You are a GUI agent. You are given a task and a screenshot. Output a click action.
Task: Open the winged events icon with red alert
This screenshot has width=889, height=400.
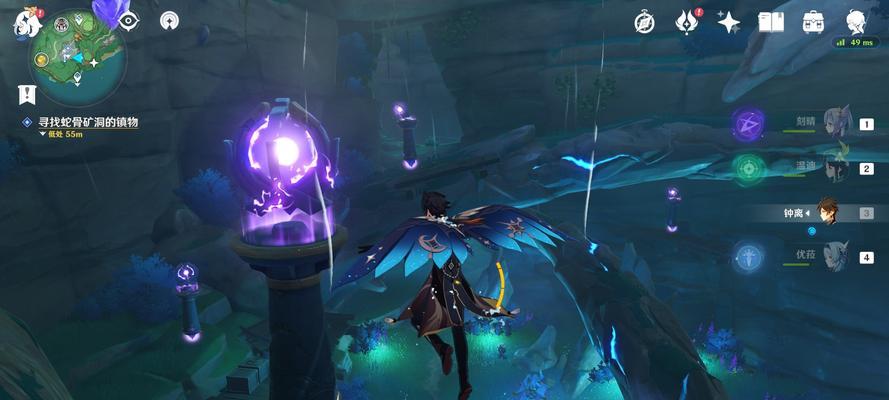point(686,21)
